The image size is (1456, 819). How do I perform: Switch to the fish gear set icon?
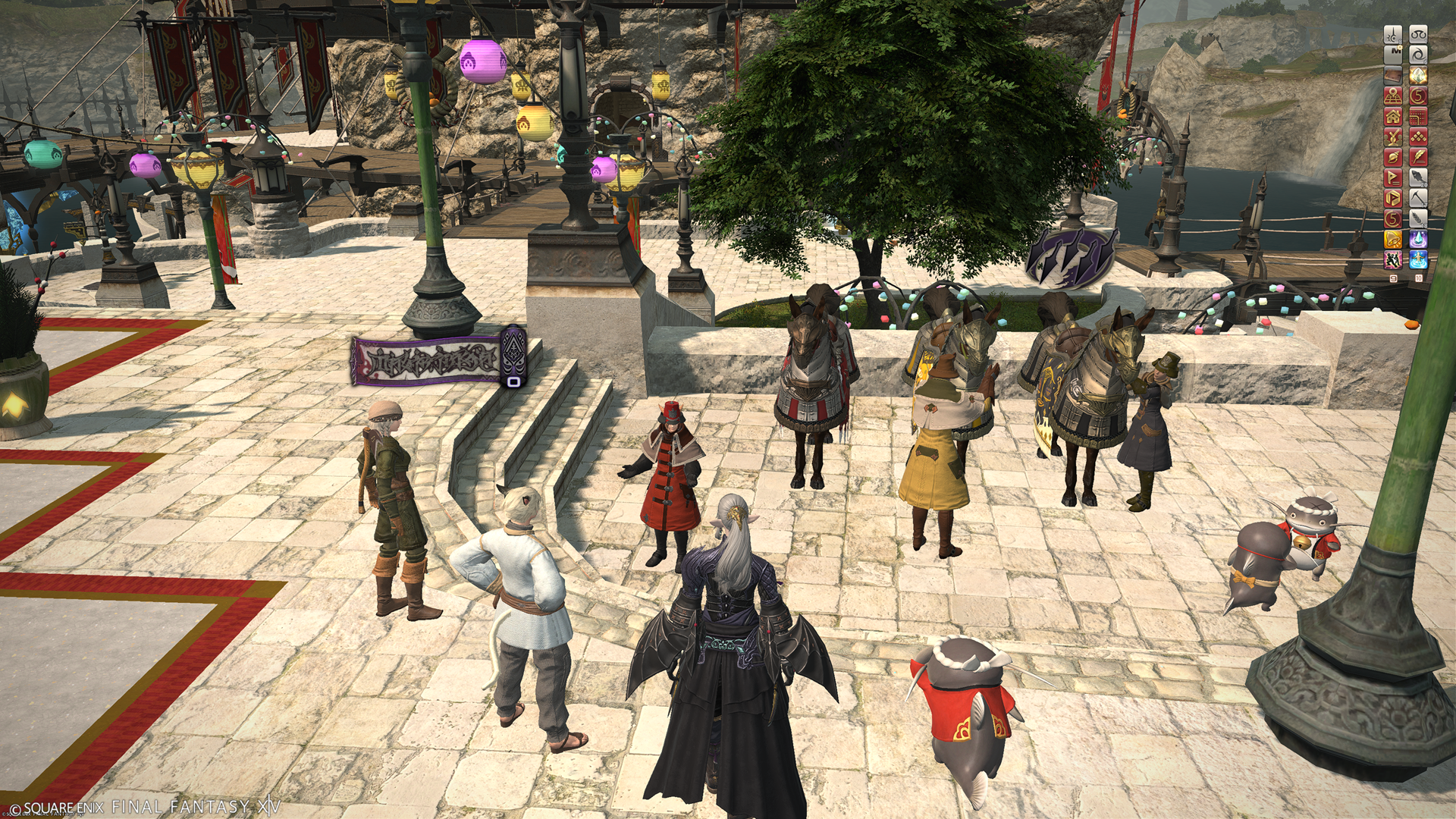[x=1417, y=178]
